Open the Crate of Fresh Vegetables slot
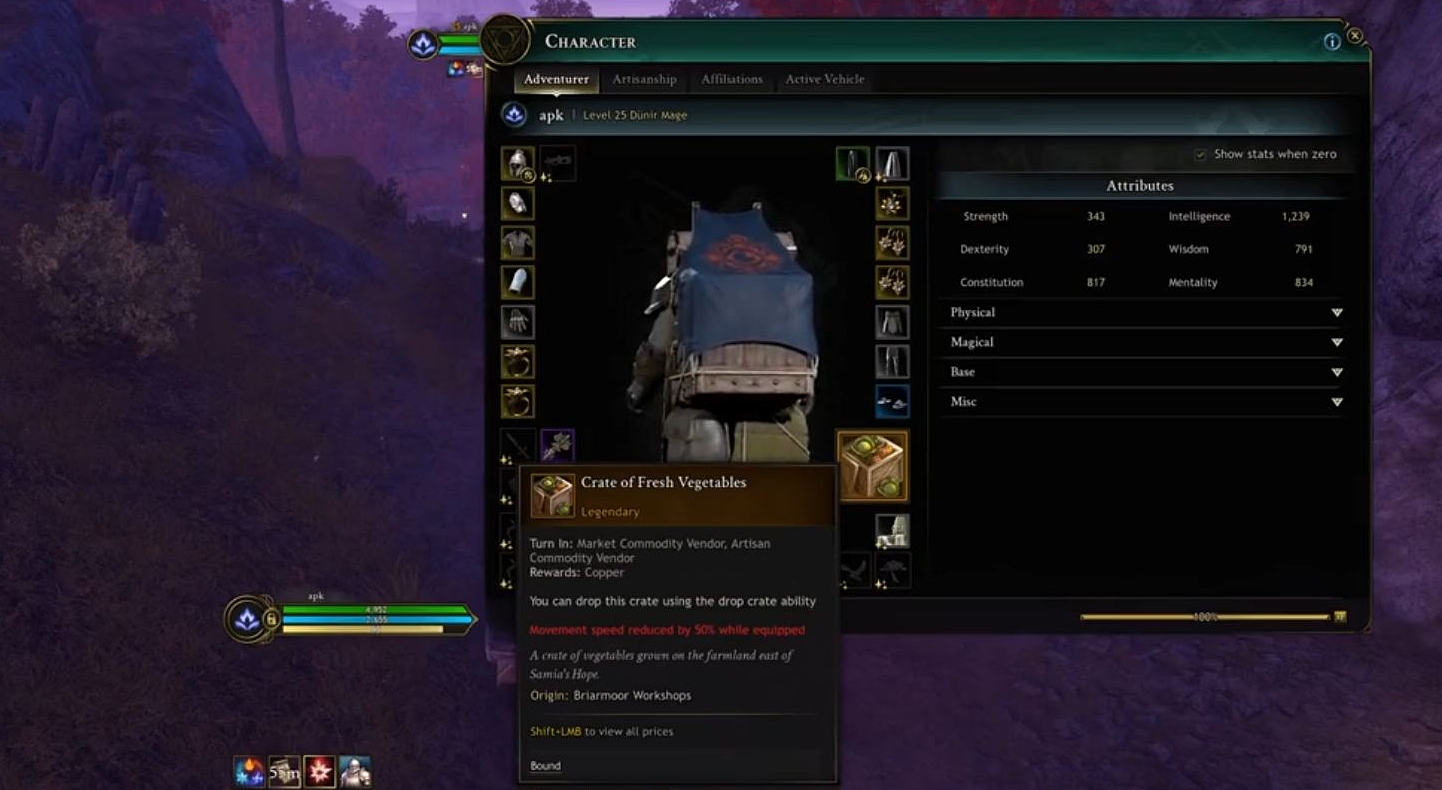1442x790 pixels. (872, 463)
